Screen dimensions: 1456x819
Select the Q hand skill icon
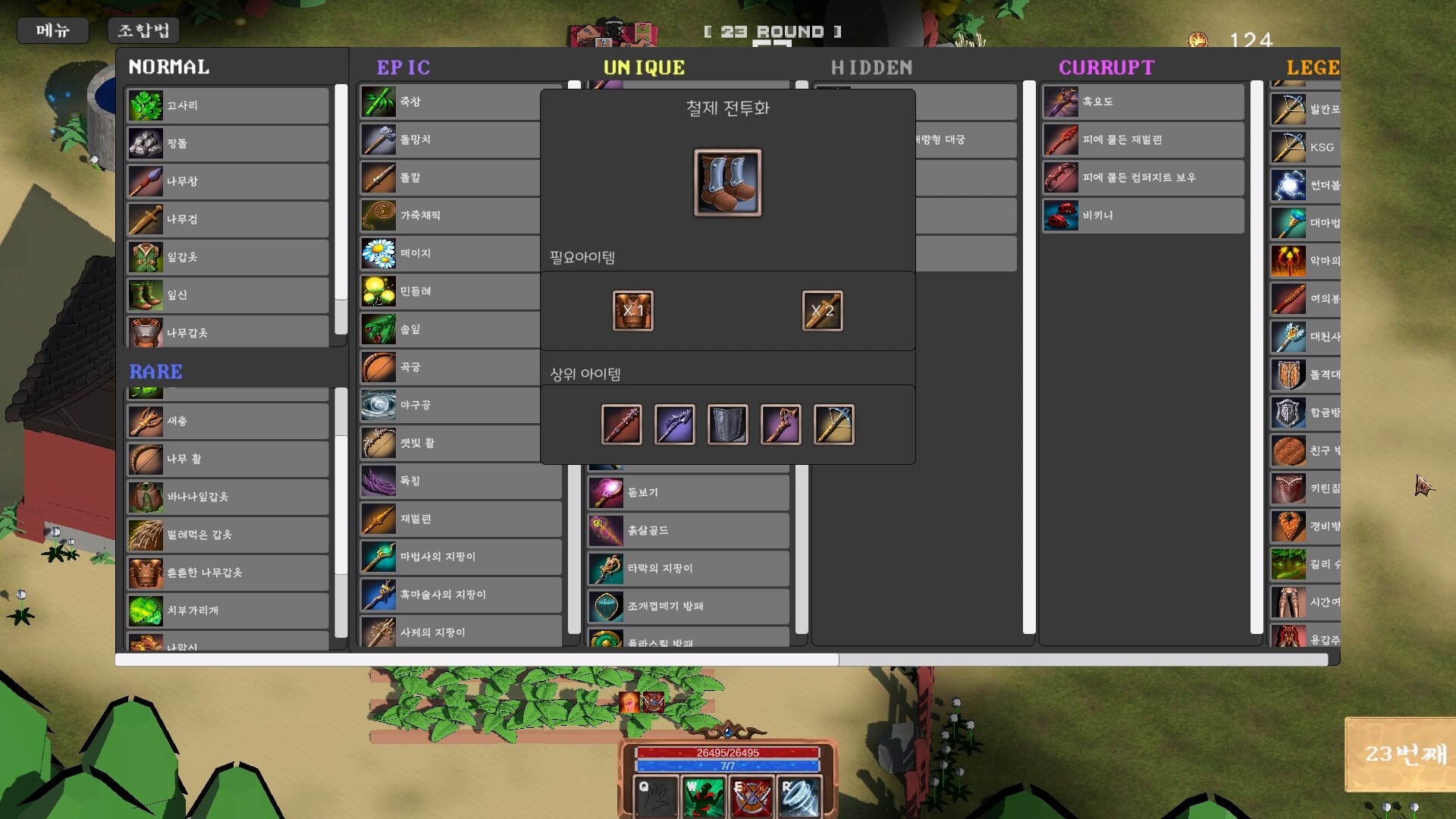click(655, 796)
